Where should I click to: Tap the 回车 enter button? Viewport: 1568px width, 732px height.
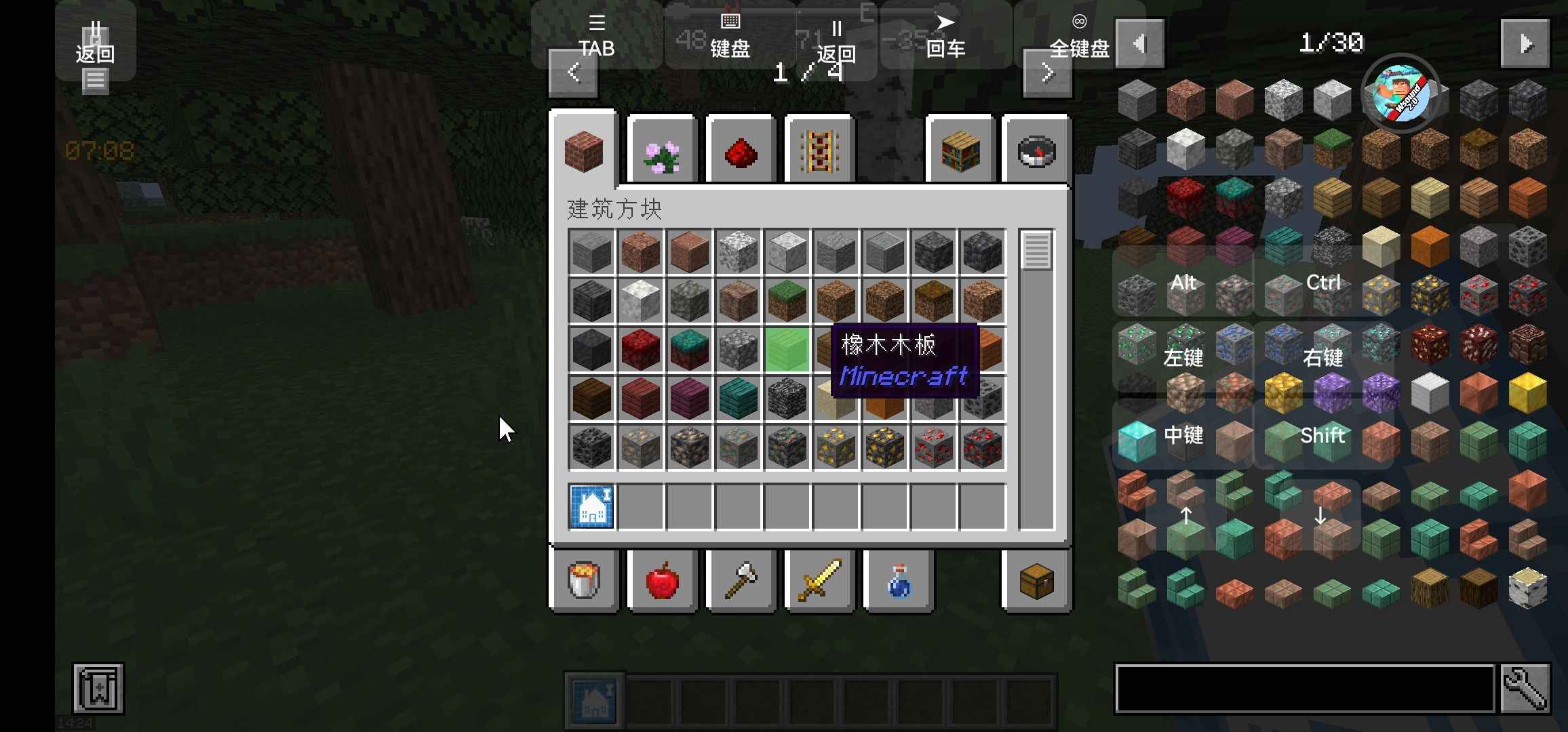945,35
